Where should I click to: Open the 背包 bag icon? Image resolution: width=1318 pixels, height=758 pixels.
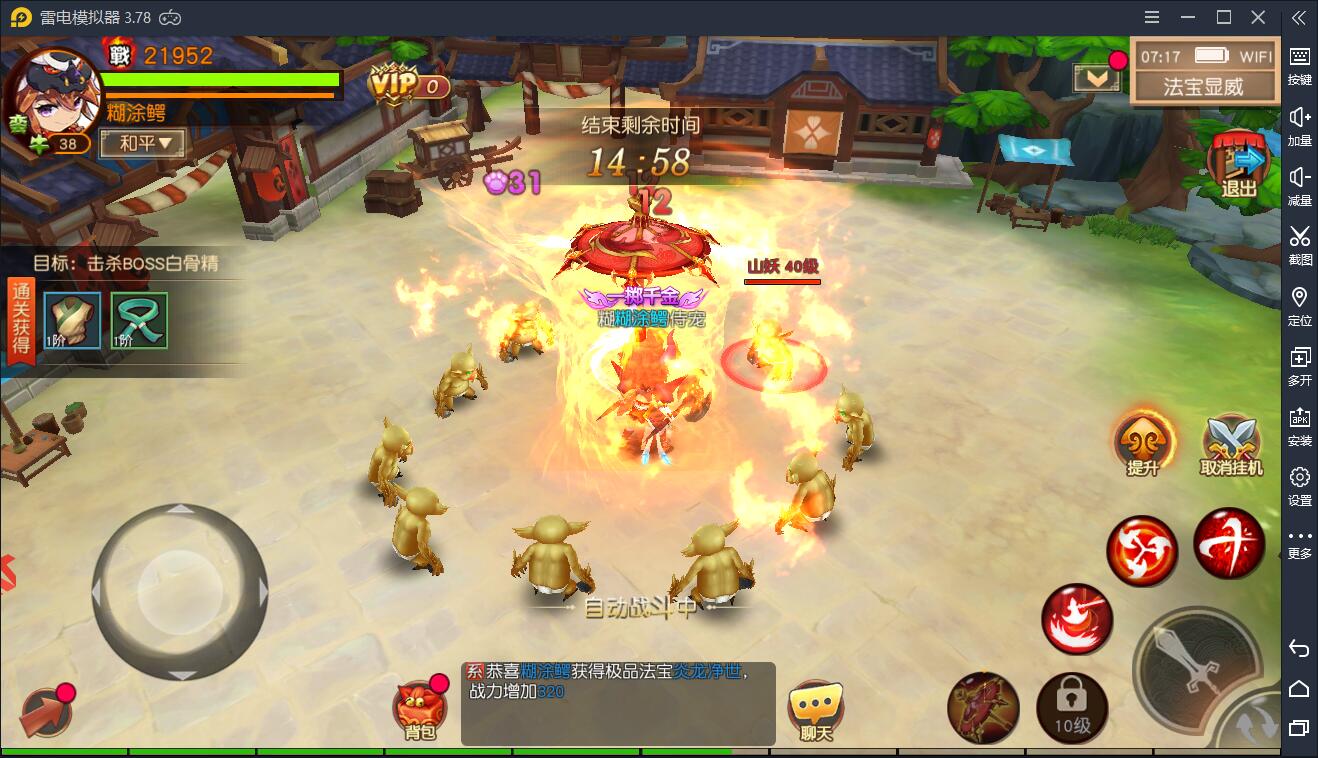click(421, 710)
